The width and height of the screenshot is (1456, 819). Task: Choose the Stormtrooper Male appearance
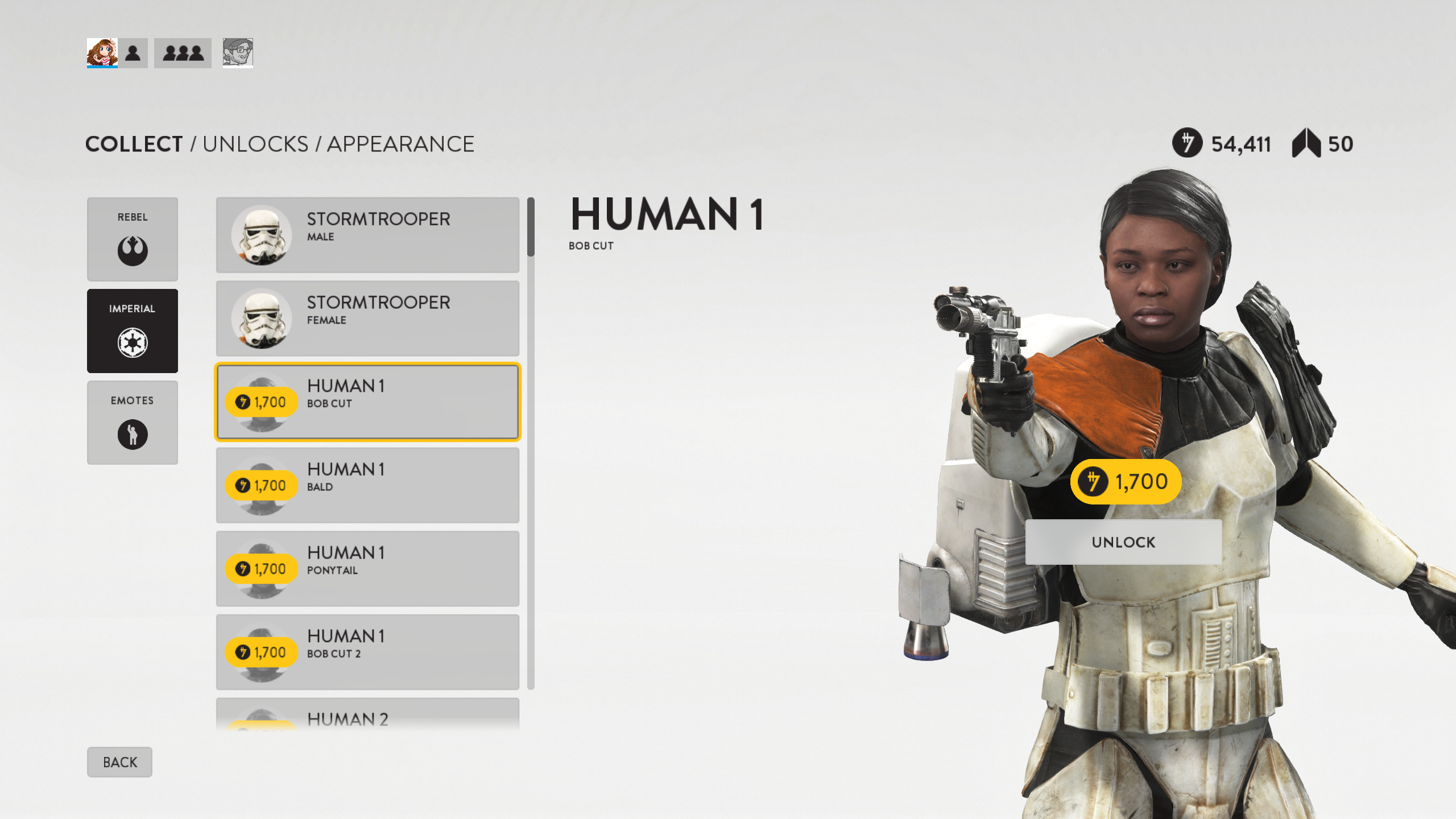tap(367, 235)
